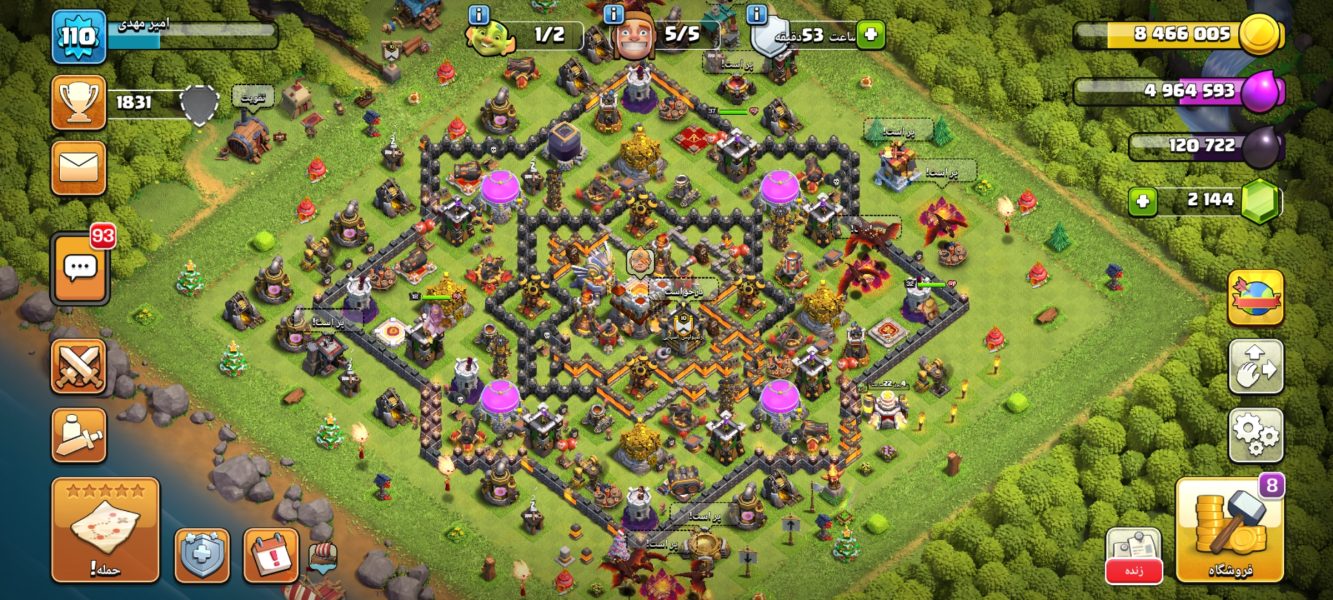Open the globe news icon
Image resolution: width=1333 pixels, height=600 pixels.
coord(1255,298)
